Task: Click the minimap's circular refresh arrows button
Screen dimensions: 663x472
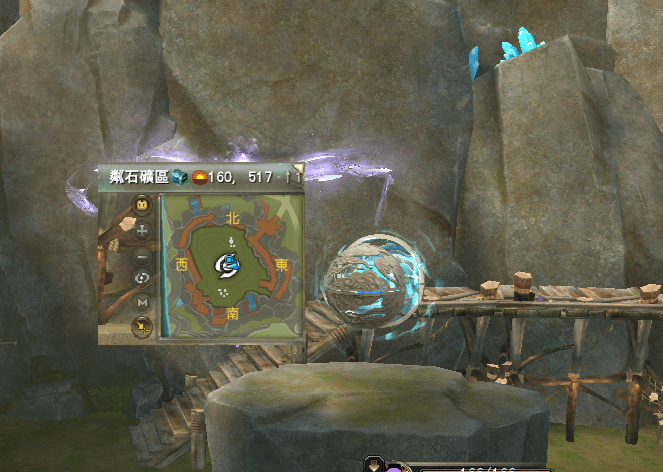Action: pyautogui.click(x=142, y=278)
